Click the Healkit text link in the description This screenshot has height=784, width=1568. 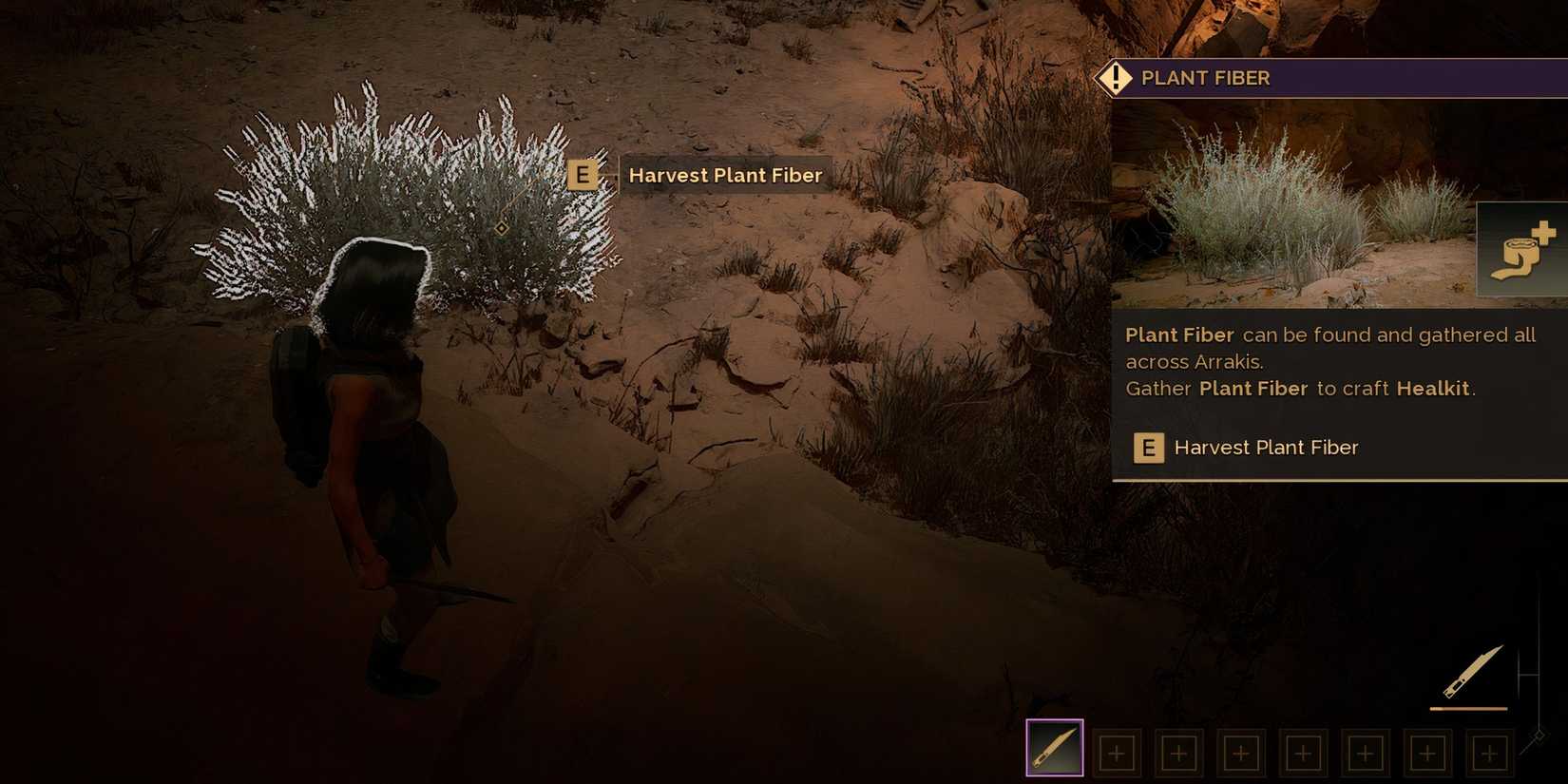1433,388
